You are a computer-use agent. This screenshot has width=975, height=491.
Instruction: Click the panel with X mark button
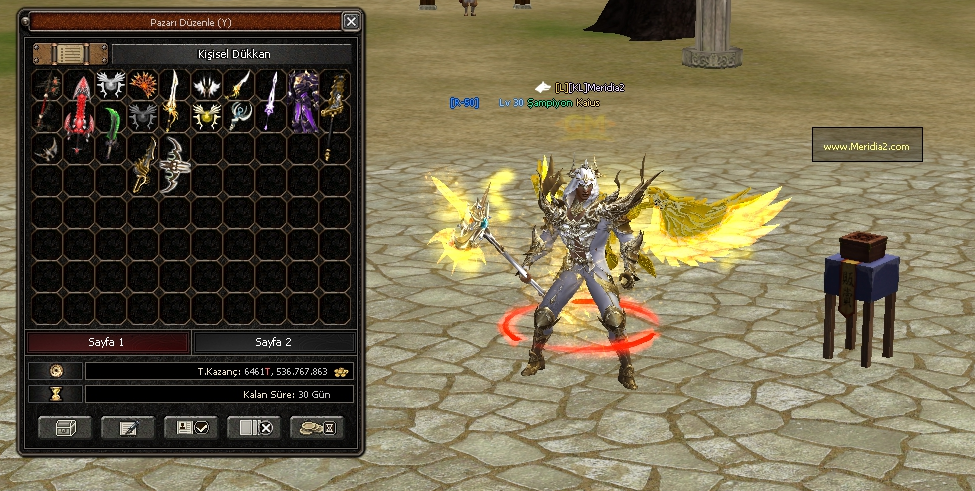[254, 428]
